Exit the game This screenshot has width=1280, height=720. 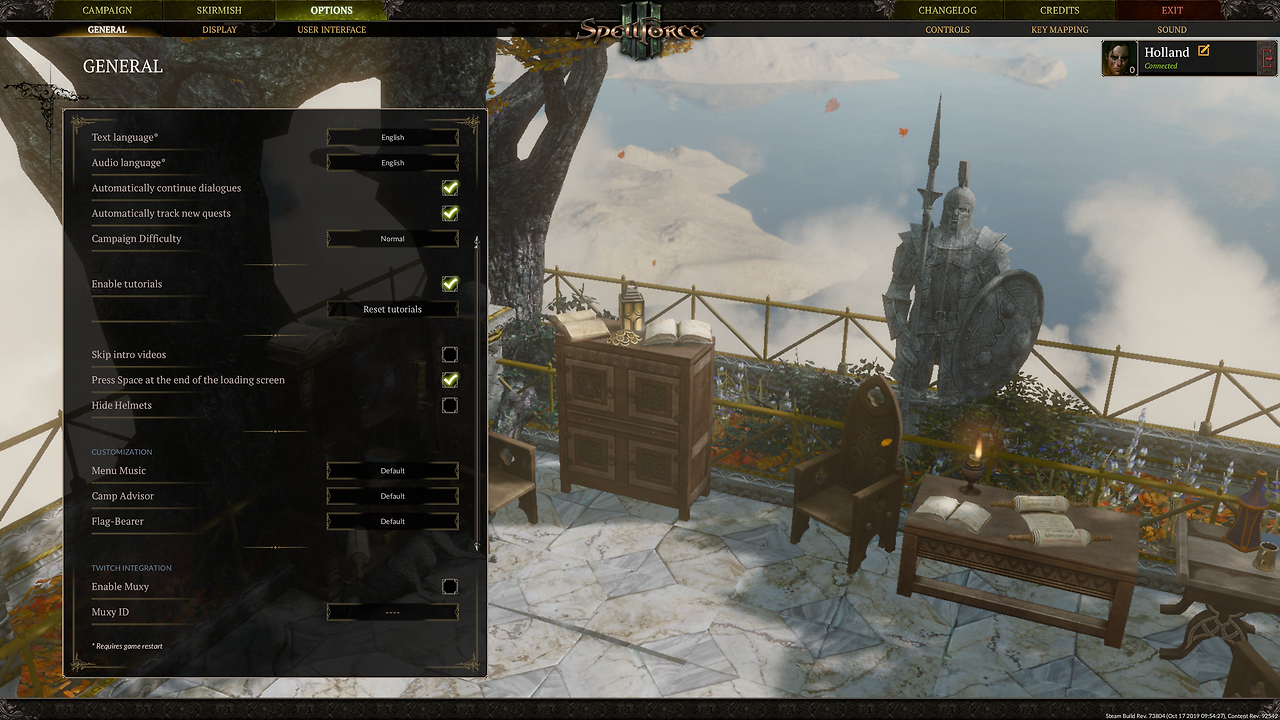pyautogui.click(x=1172, y=10)
